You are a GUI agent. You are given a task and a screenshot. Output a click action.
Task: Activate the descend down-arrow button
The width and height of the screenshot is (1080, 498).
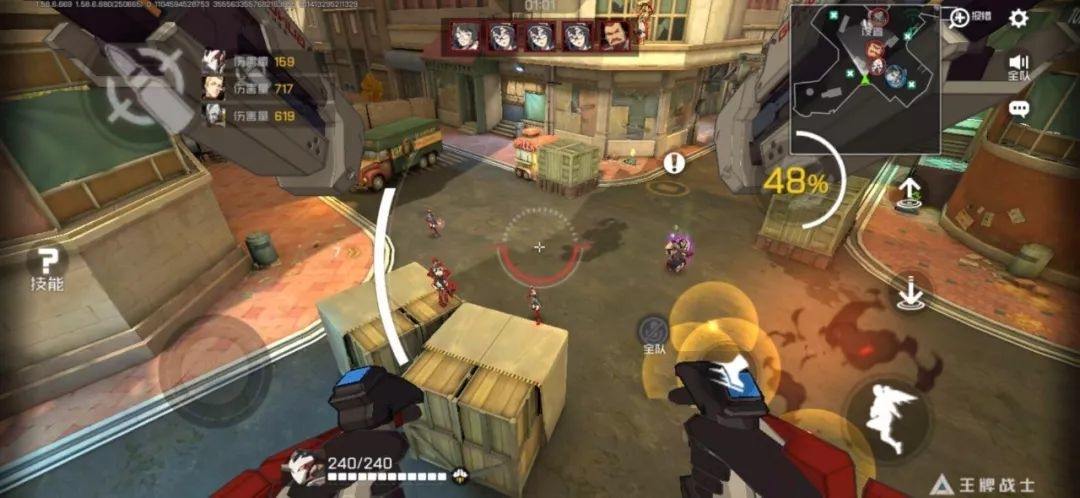pos(910,291)
